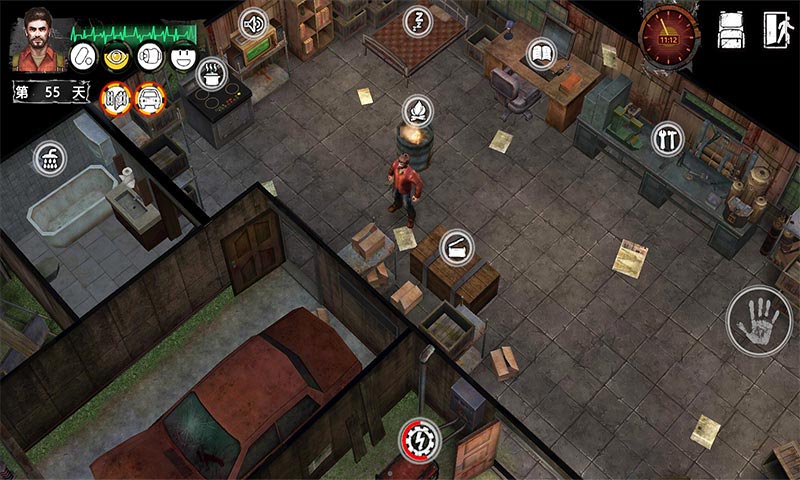Check the pill health status icon

(x=83, y=57)
